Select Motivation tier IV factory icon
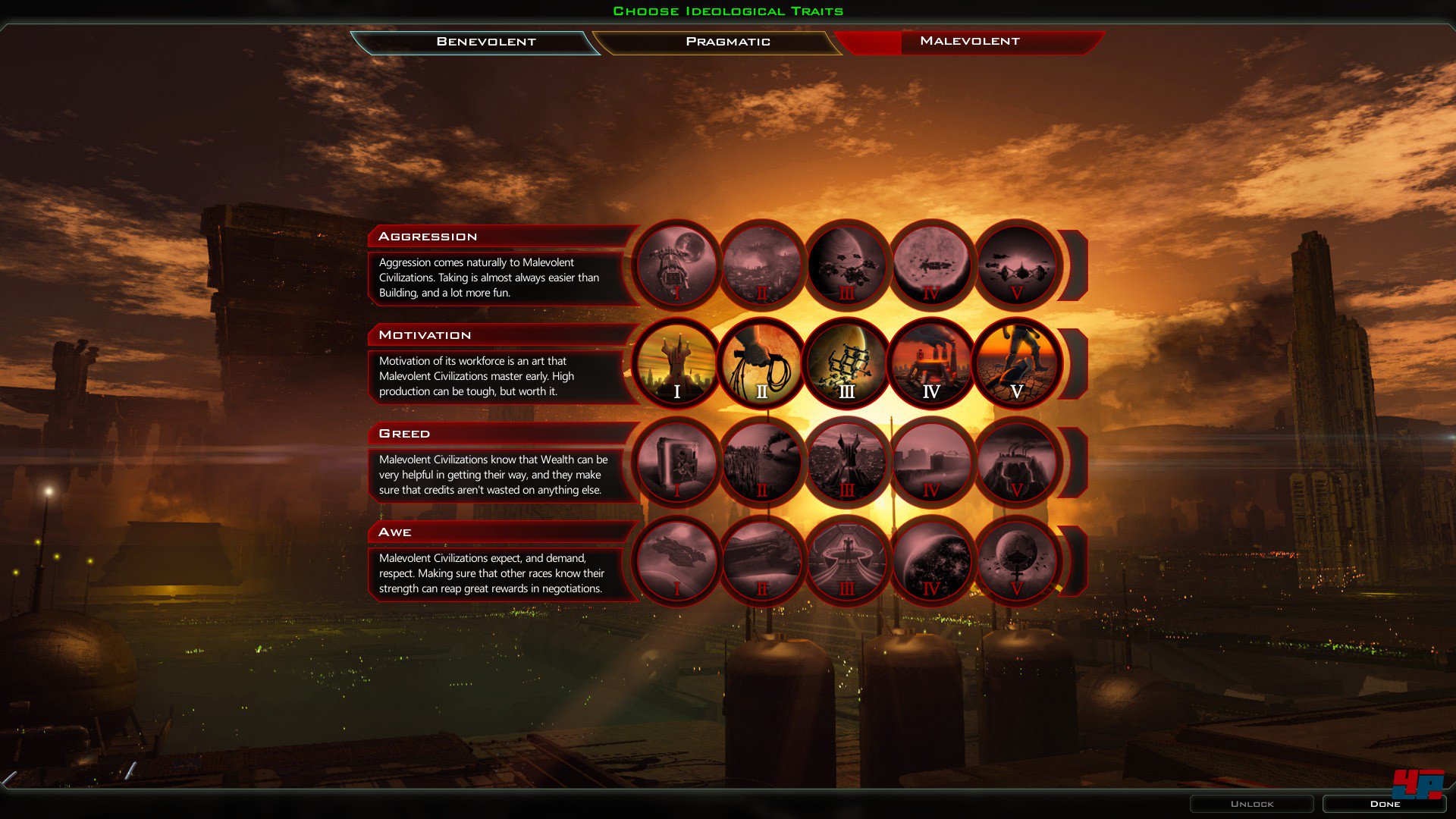Image resolution: width=1456 pixels, height=819 pixels. (932, 362)
